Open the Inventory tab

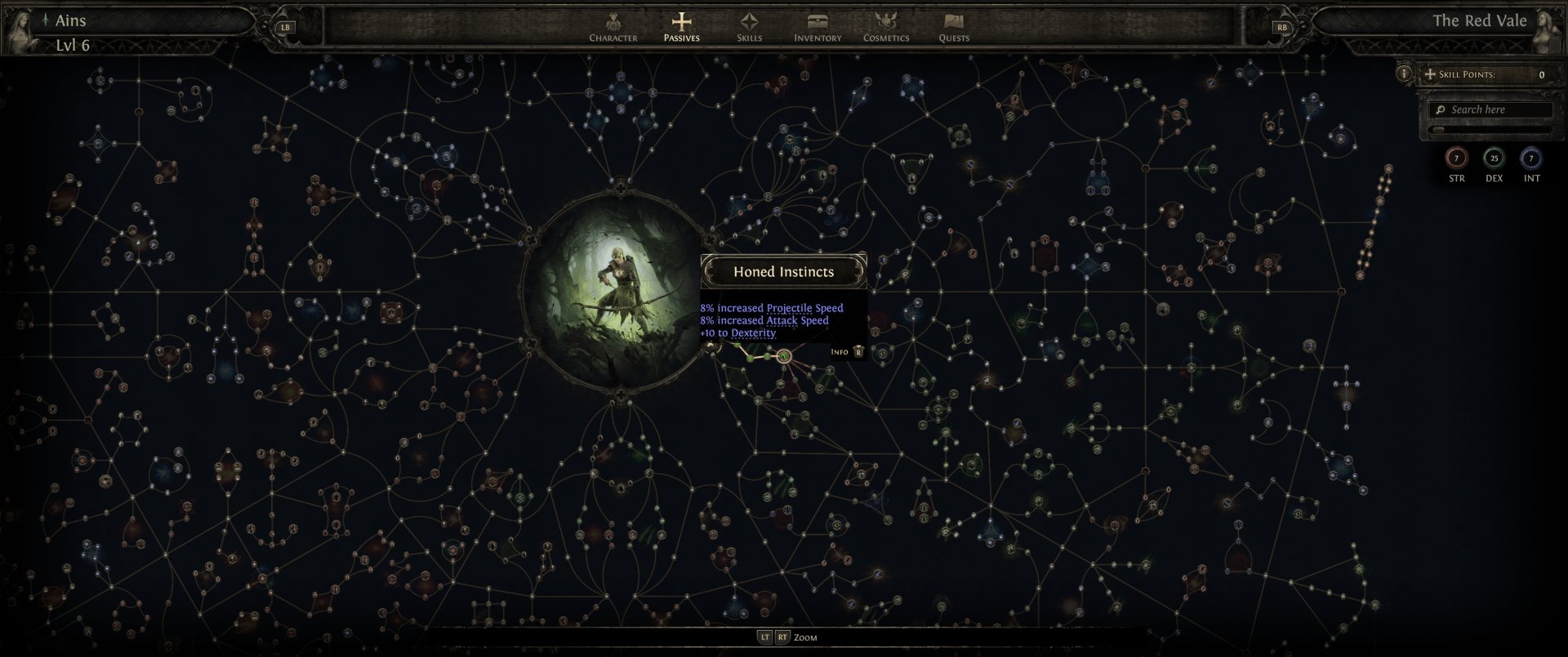[x=817, y=27]
